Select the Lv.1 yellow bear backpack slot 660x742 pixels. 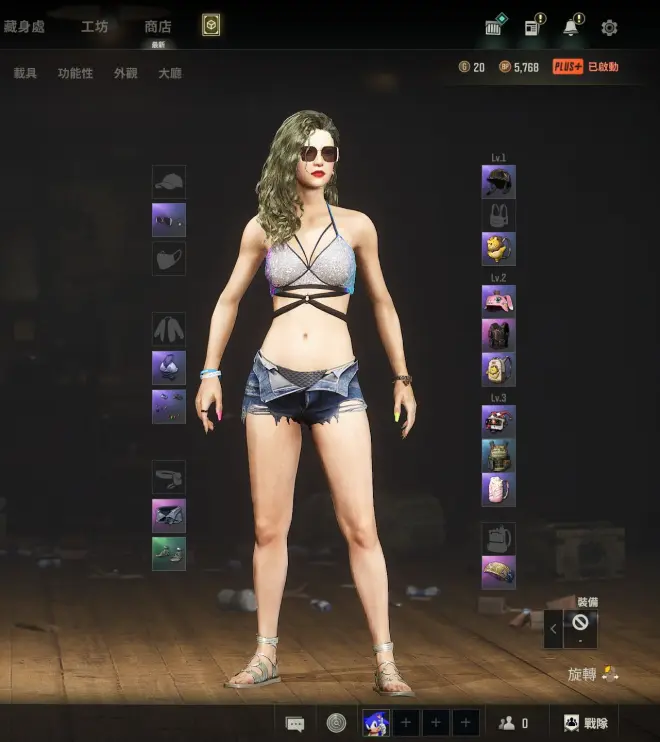[x=498, y=248]
